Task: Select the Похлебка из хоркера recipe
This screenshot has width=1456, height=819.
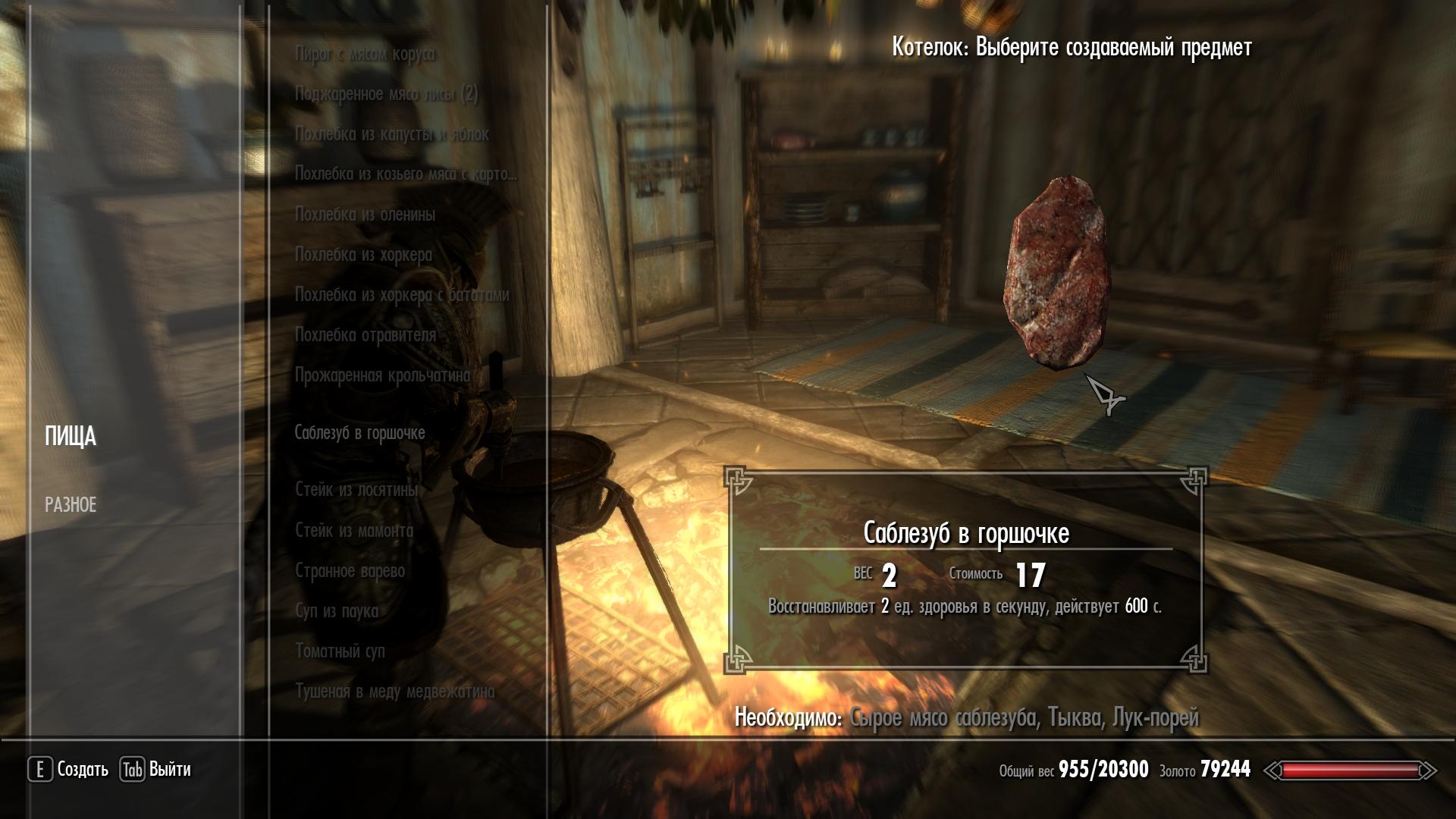Action: click(x=363, y=255)
